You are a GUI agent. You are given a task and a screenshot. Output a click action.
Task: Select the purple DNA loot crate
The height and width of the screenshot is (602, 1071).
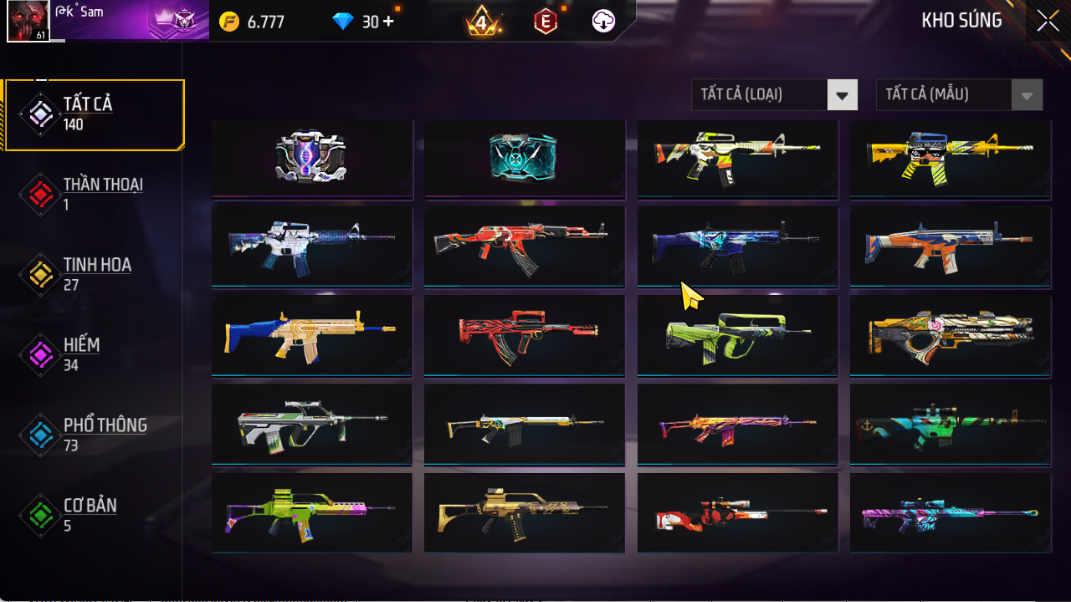(311, 157)
